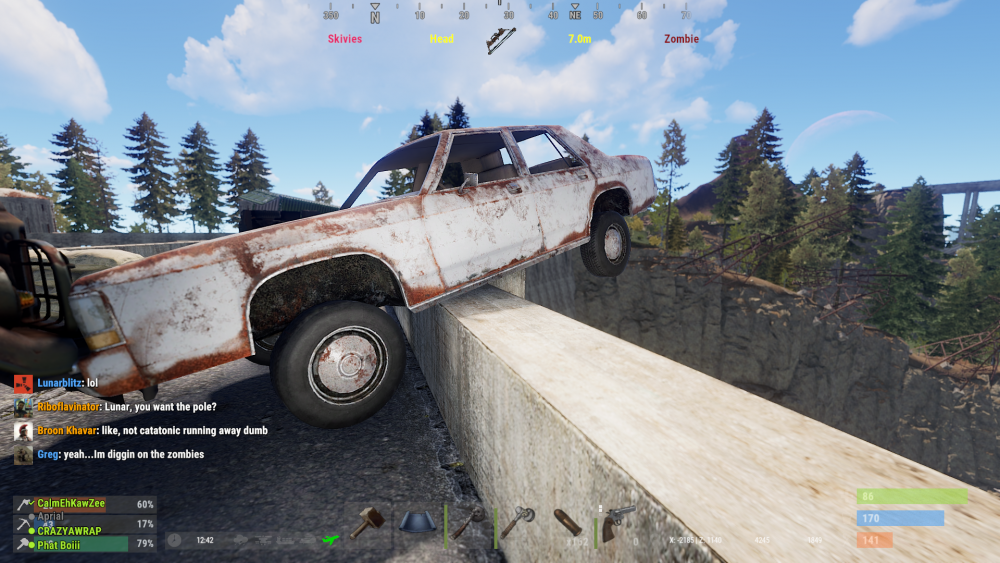Viewport: 1000px width, 563px height.
Task: Choose the revolver in the hotbar
Action: click(x=617, y=521)
